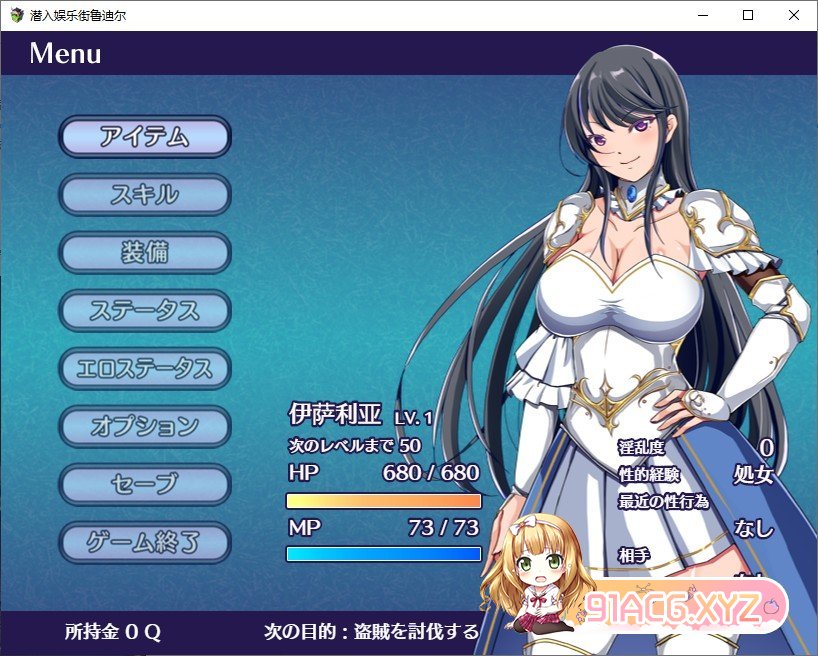Choose the オプション (Options) entry
The image size is (818, 656).
tap(145, 427)
